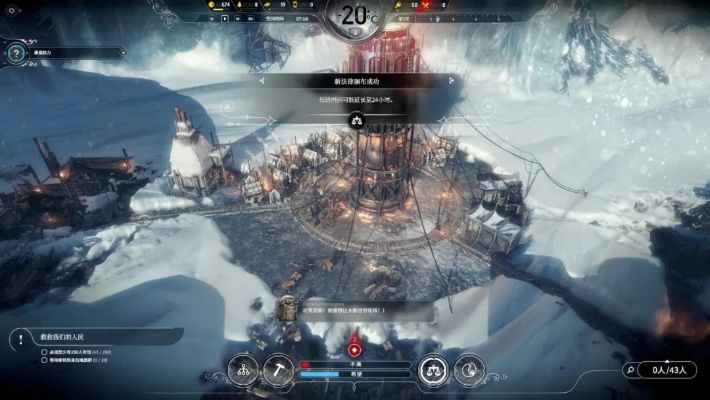The width and height of the screenshot is (710, 400).
Task: Select the scales icon on the law notification
Action: [355, 118]
